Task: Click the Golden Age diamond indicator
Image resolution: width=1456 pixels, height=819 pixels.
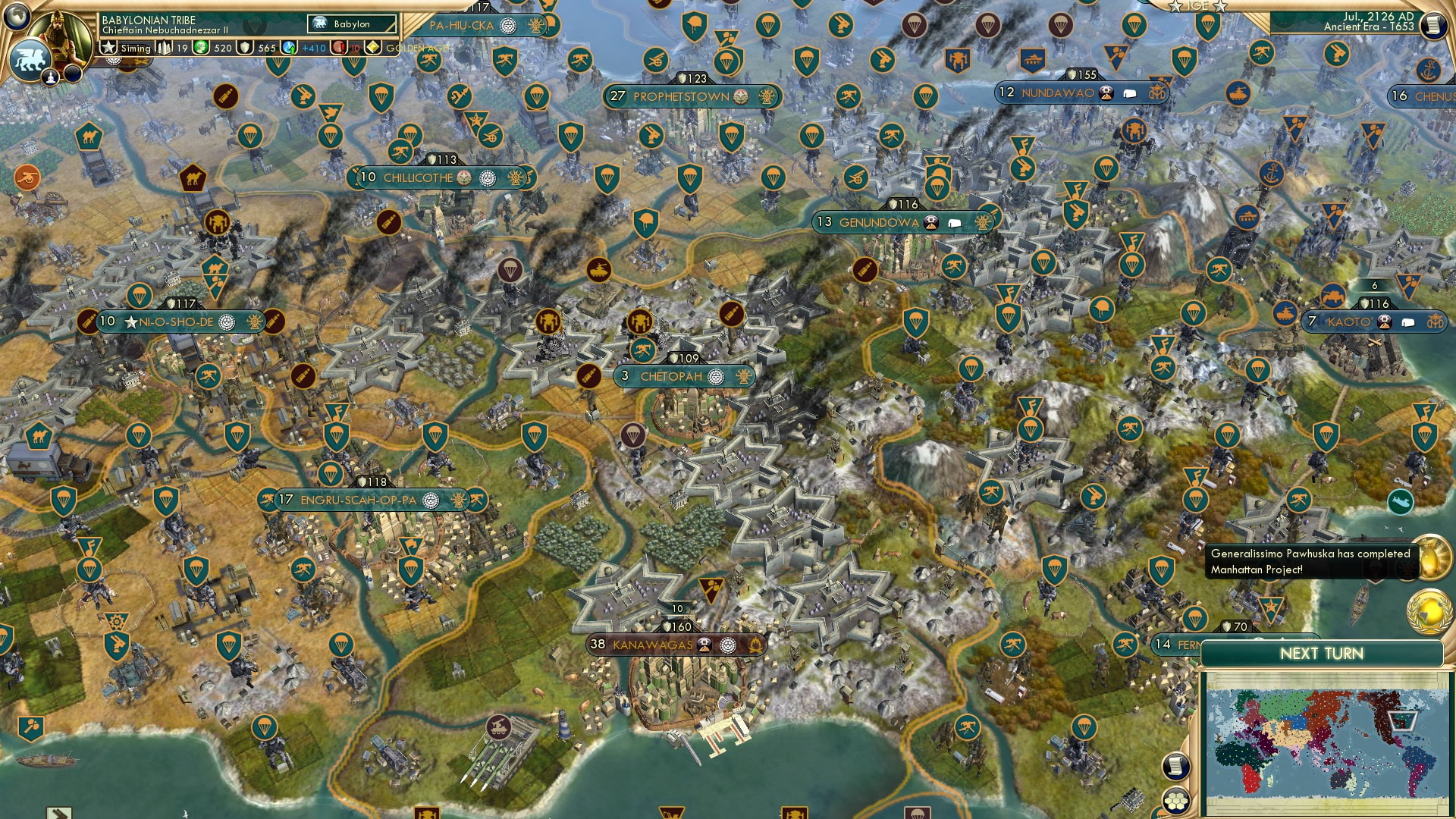Action: (372, 48)
